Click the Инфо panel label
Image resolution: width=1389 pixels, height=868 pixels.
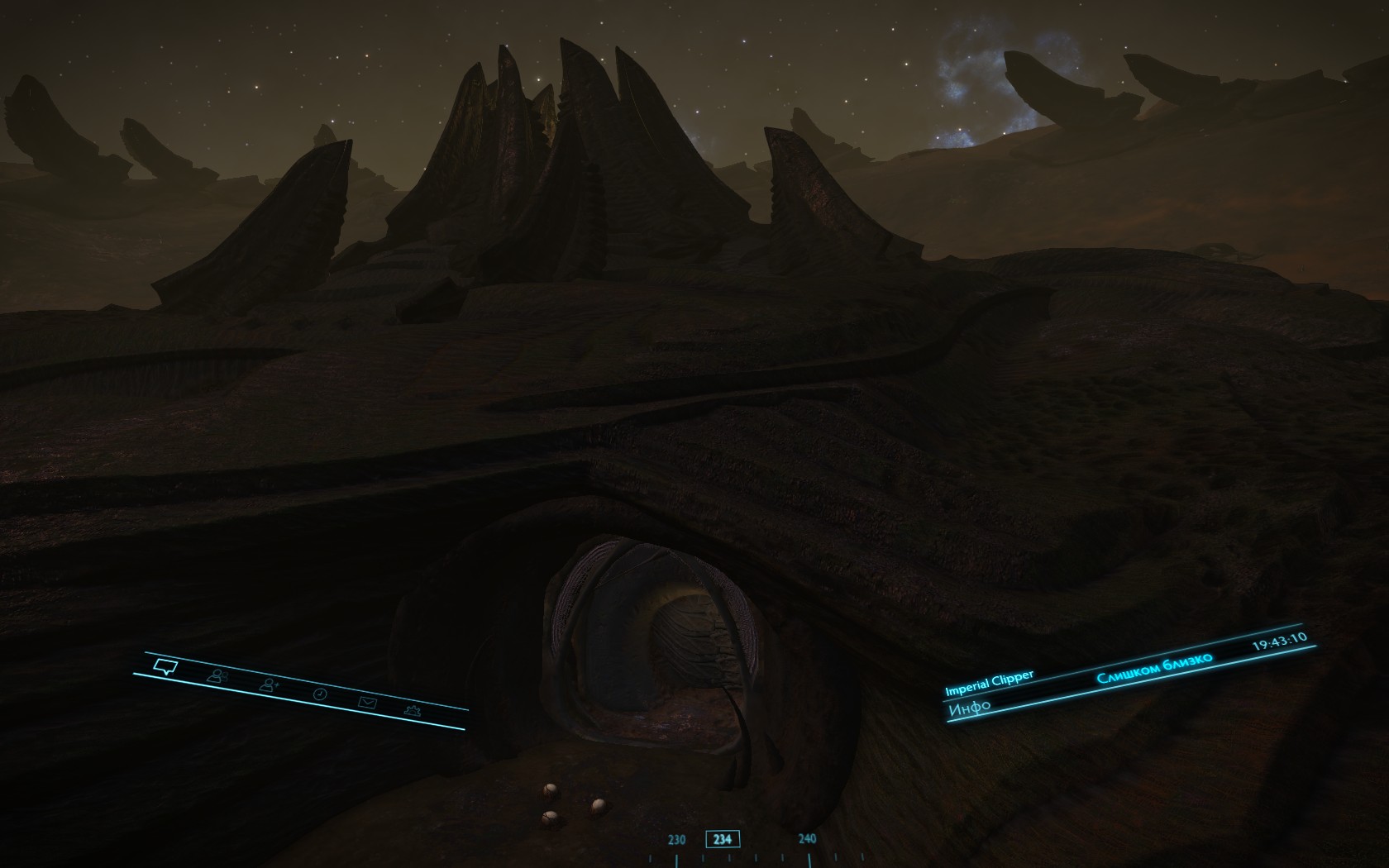point(970,708)
